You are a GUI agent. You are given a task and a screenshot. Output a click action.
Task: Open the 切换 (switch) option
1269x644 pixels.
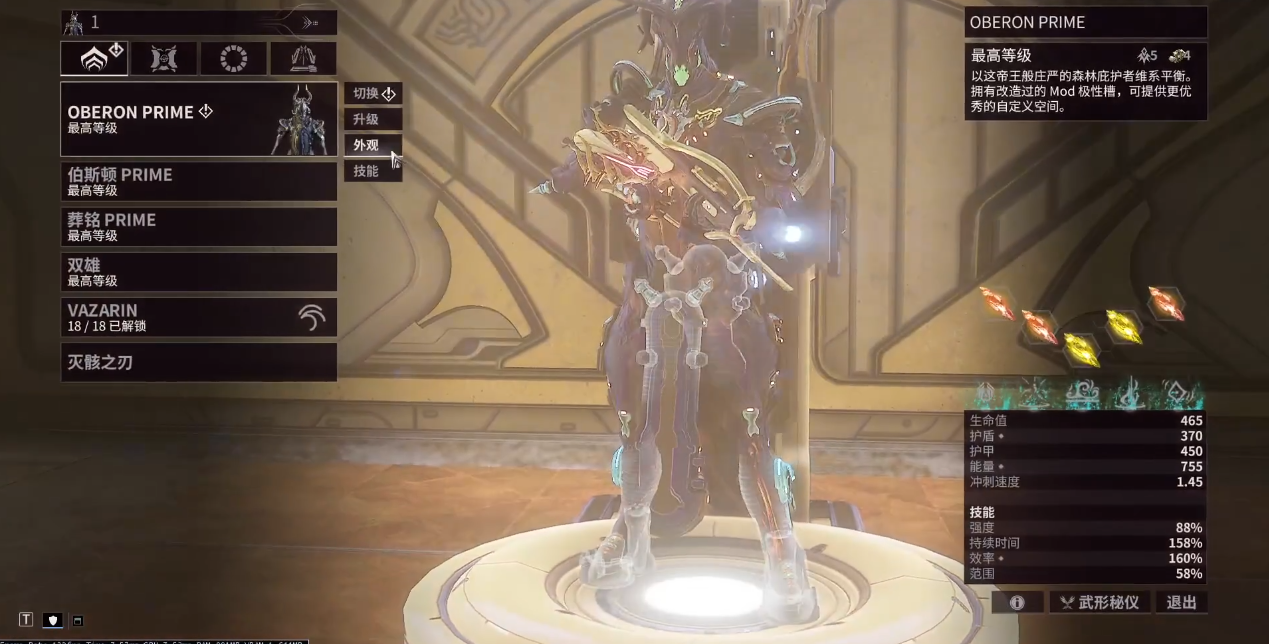pyautogui.click(x=373, y=94)
